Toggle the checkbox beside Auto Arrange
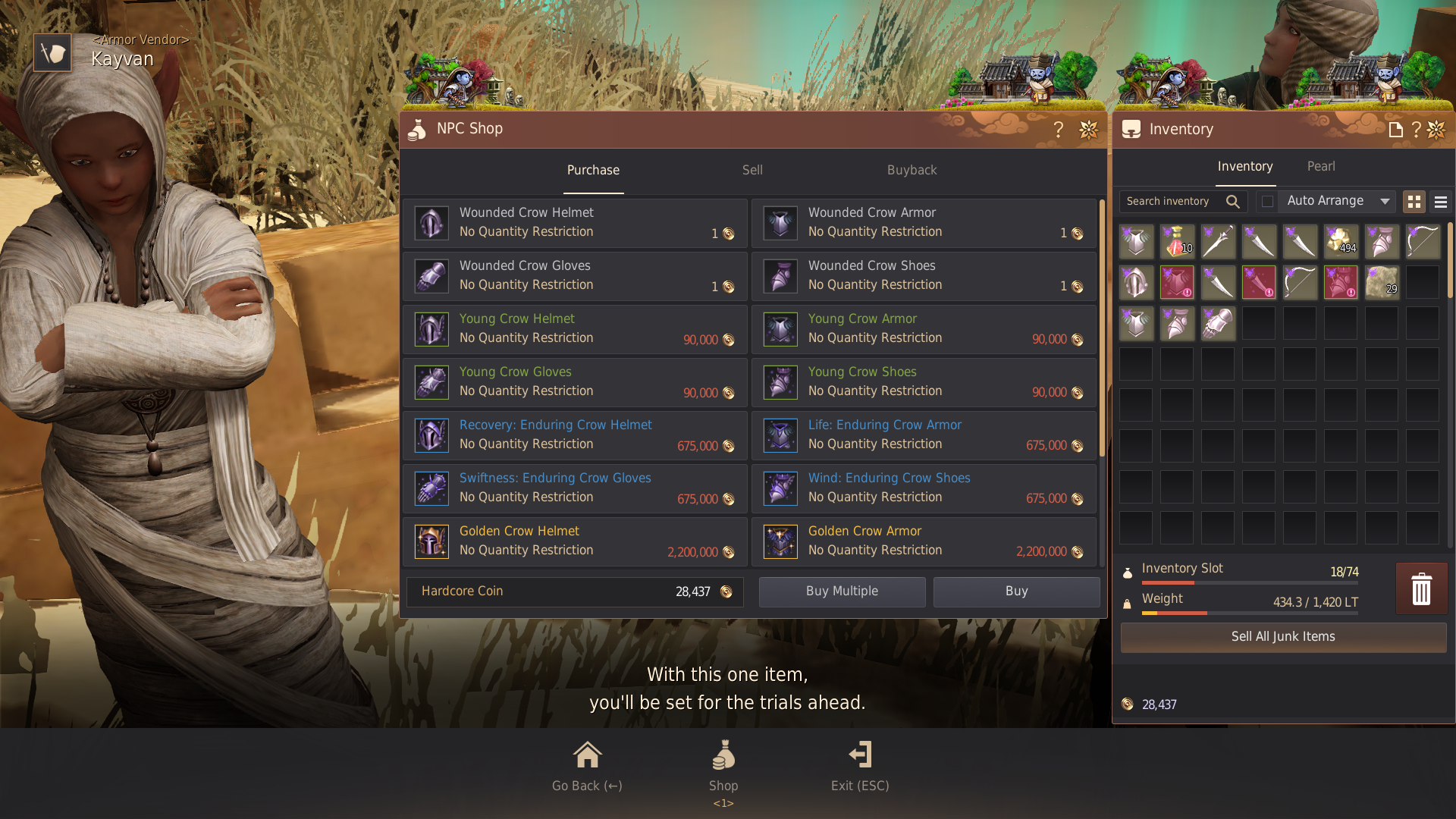The height and width of the screenshot is (819, 1456). 1267,201
